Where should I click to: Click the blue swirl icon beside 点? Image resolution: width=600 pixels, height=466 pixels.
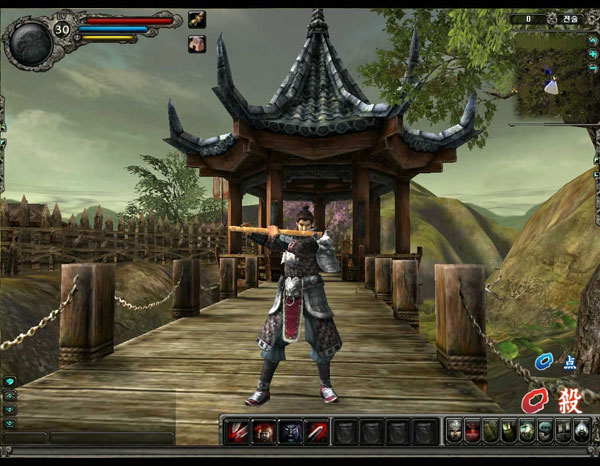[543, 361]
